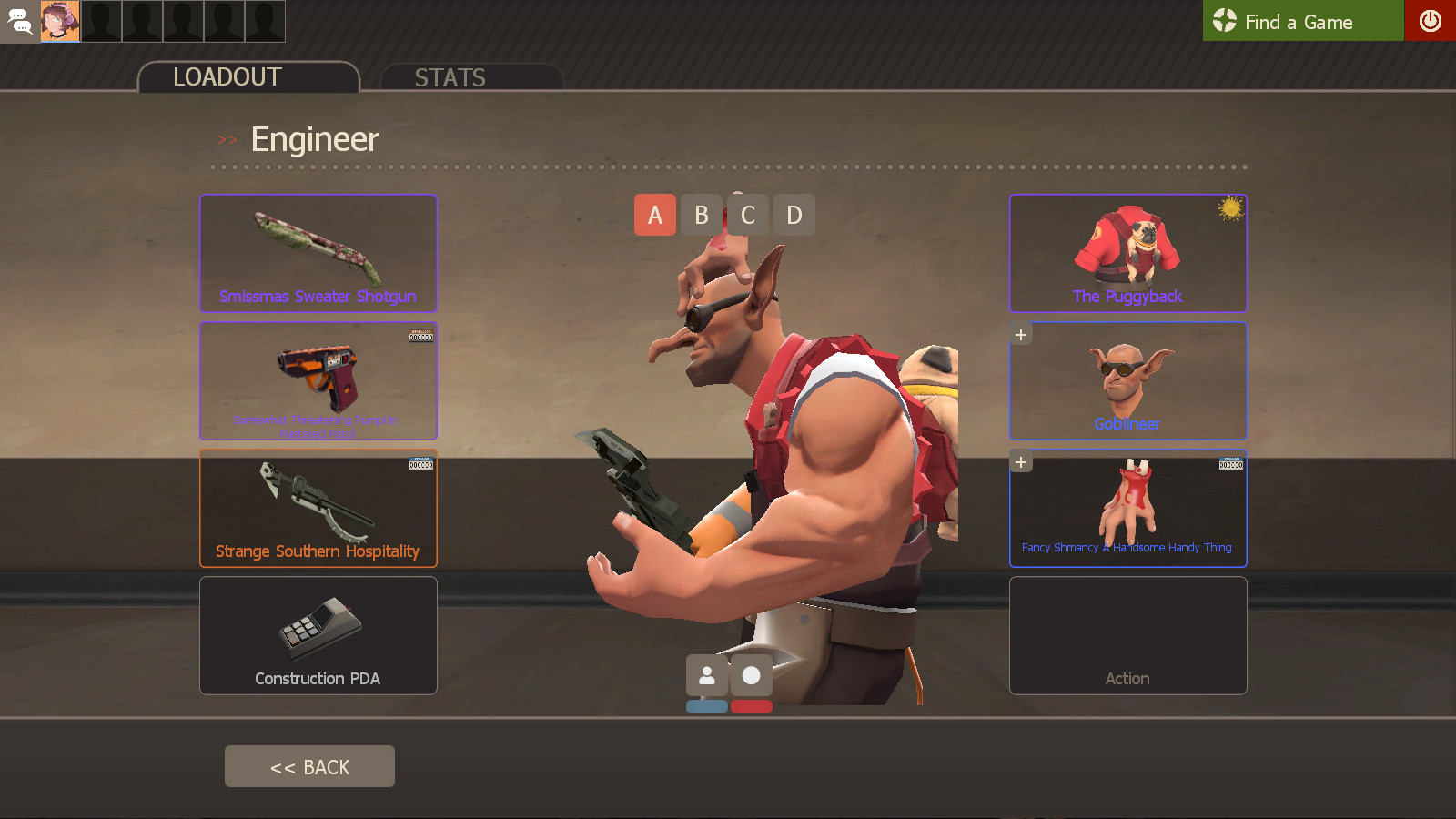Screen dimensions: 1456x819
Task: Switch the model preview to RED team
Action: 752,706
